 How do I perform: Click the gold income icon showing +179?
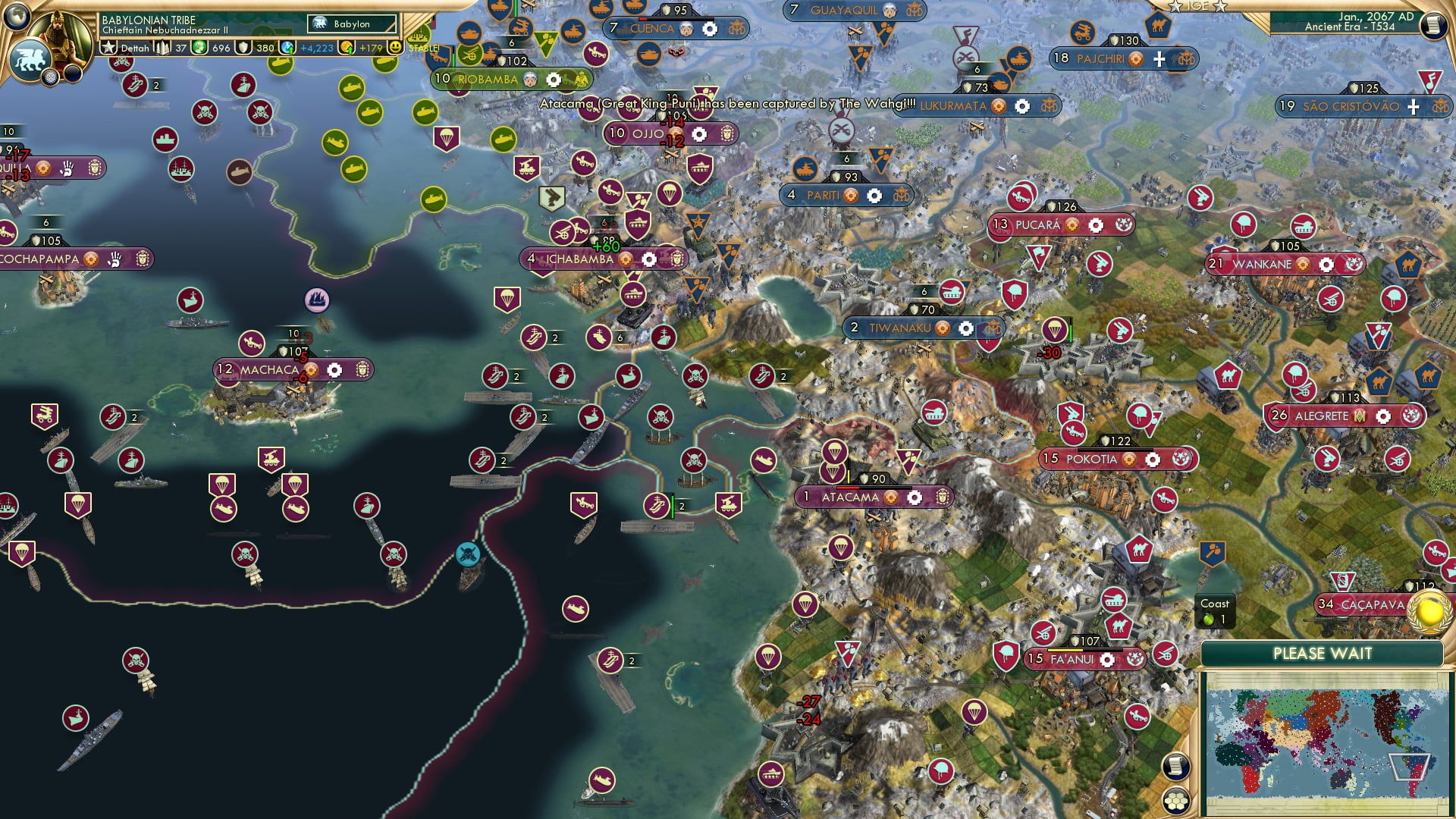pos(345,48)
